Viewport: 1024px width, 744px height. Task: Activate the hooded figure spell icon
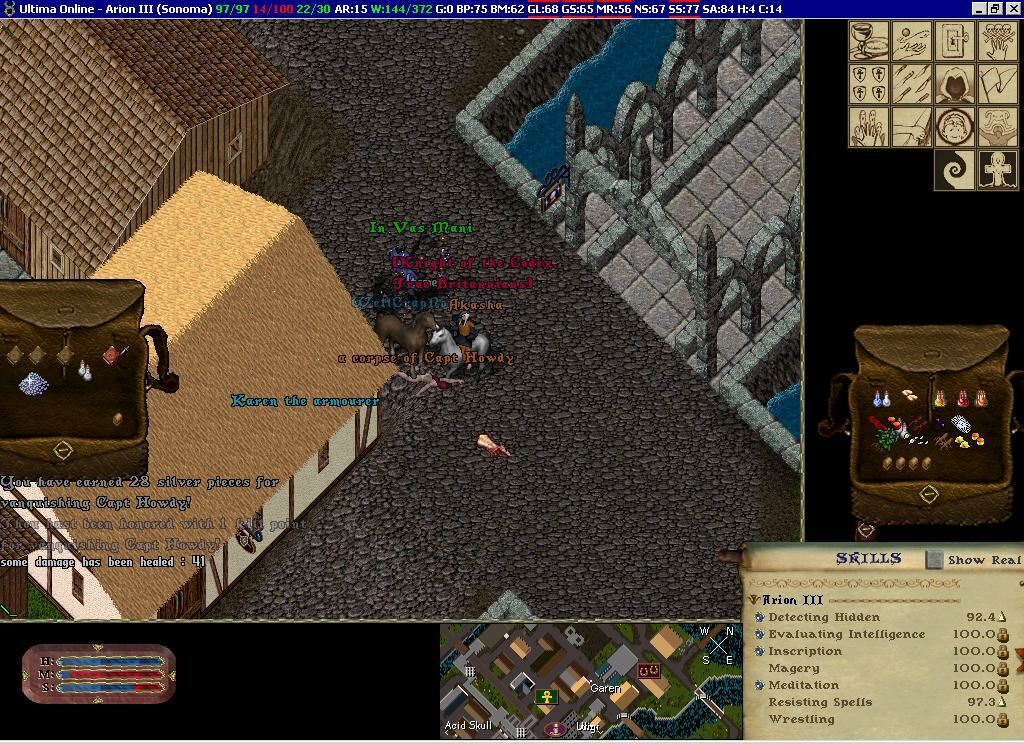(x=955, y=84)
